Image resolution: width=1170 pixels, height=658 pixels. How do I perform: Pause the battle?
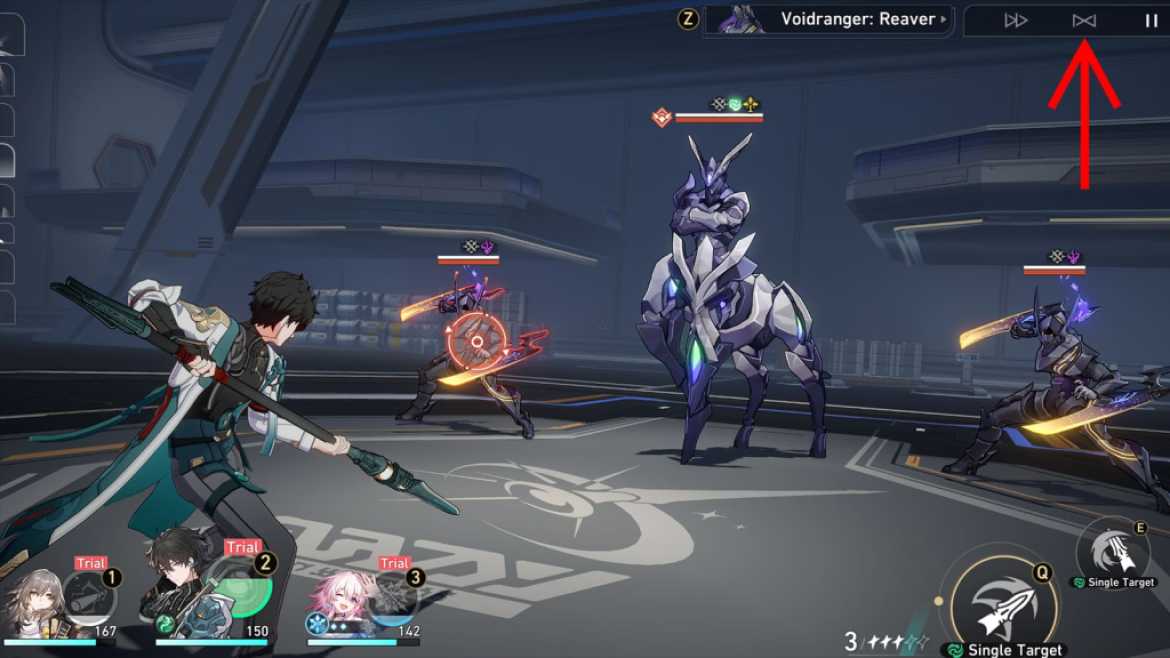tap(1151, 20)
